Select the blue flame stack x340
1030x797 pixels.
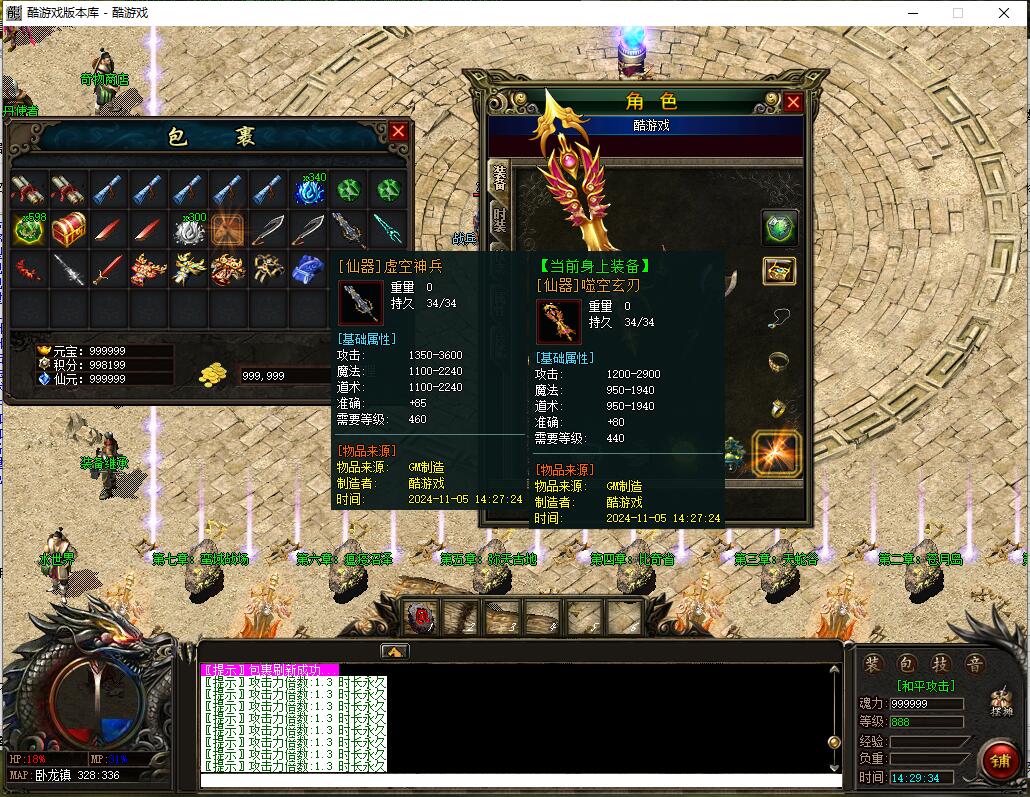(x=309, y=189)
